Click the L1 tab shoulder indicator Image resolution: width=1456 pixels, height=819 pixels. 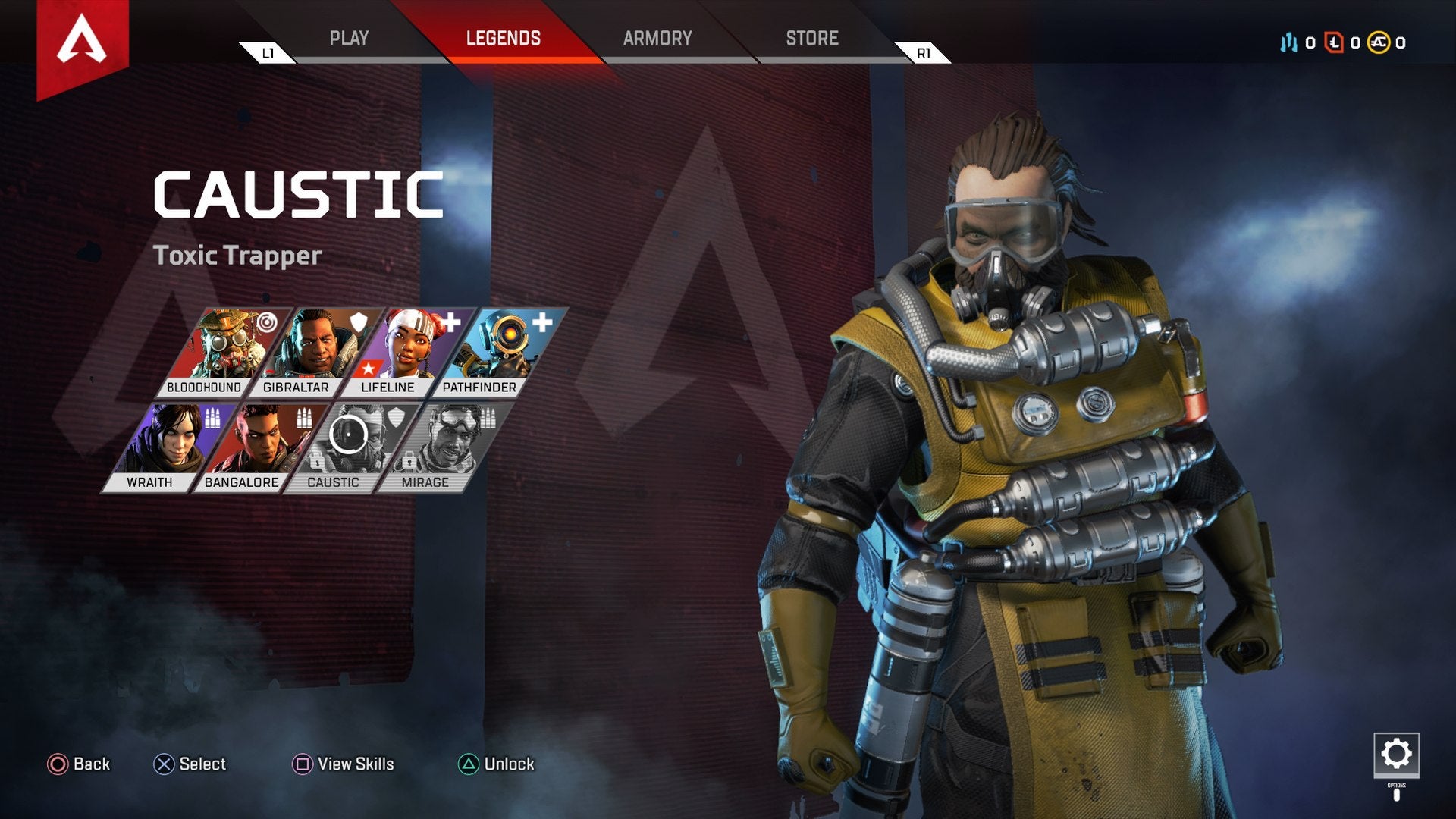tap(267, 53)
